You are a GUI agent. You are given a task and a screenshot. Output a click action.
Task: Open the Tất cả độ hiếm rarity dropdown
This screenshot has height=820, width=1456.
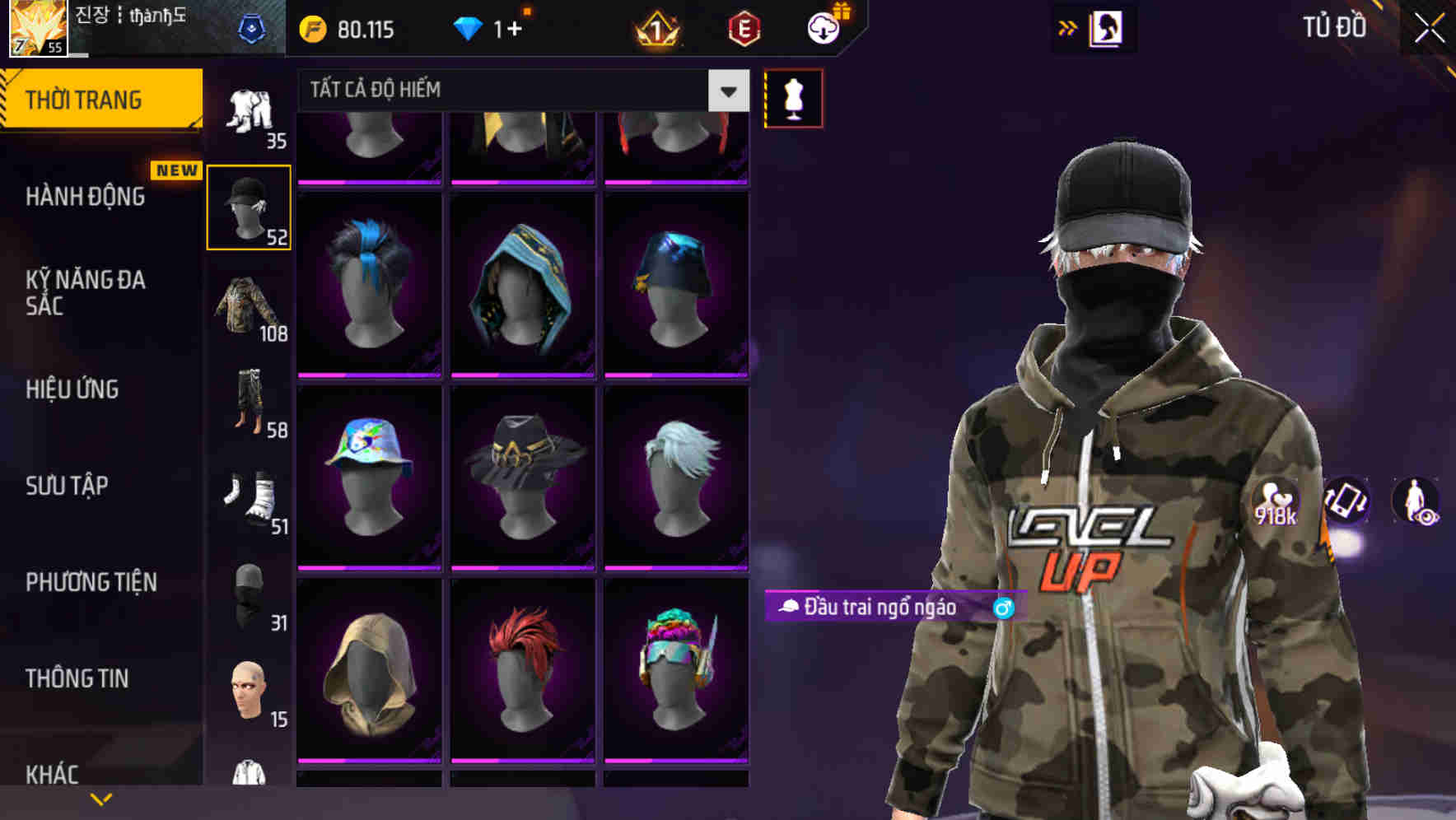tap(511, 91)
